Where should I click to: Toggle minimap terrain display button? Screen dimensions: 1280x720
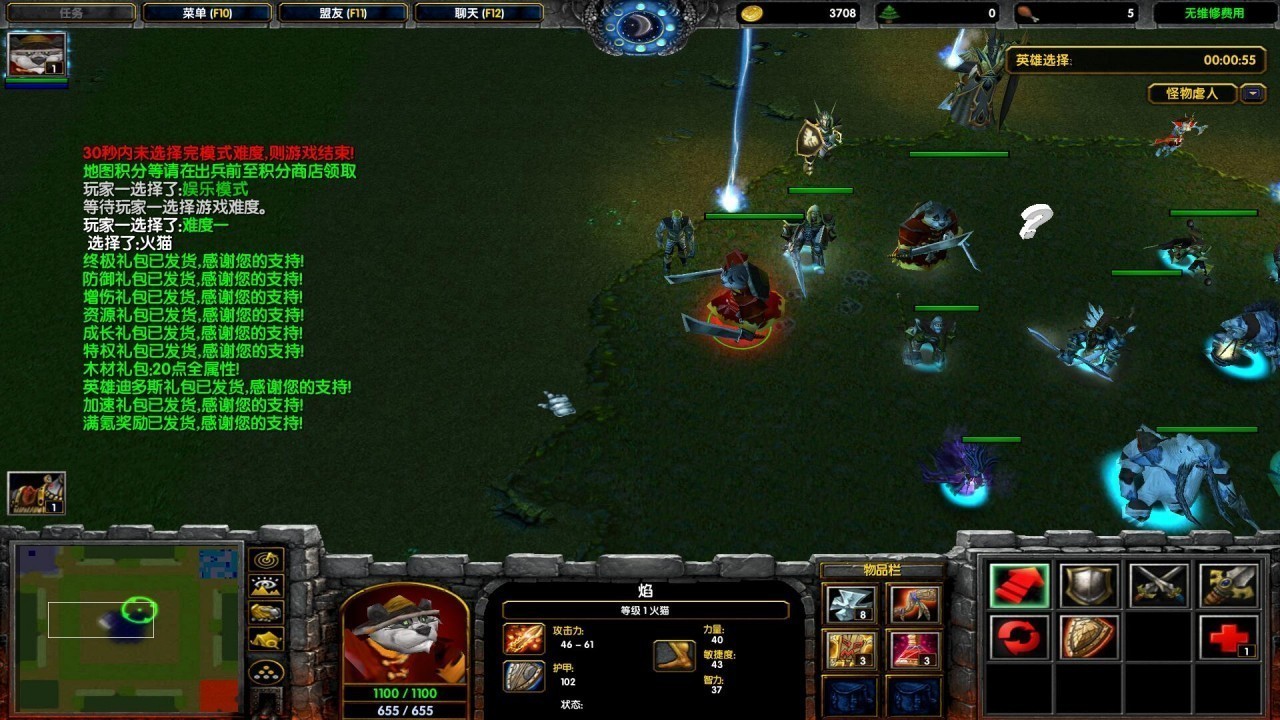point(267,586)
